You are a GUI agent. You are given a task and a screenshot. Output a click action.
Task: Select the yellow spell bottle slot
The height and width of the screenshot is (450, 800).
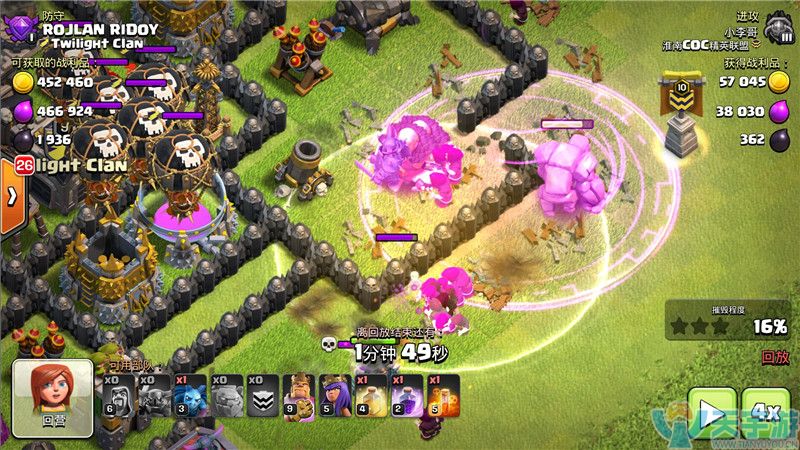click(x=369, y=397)
